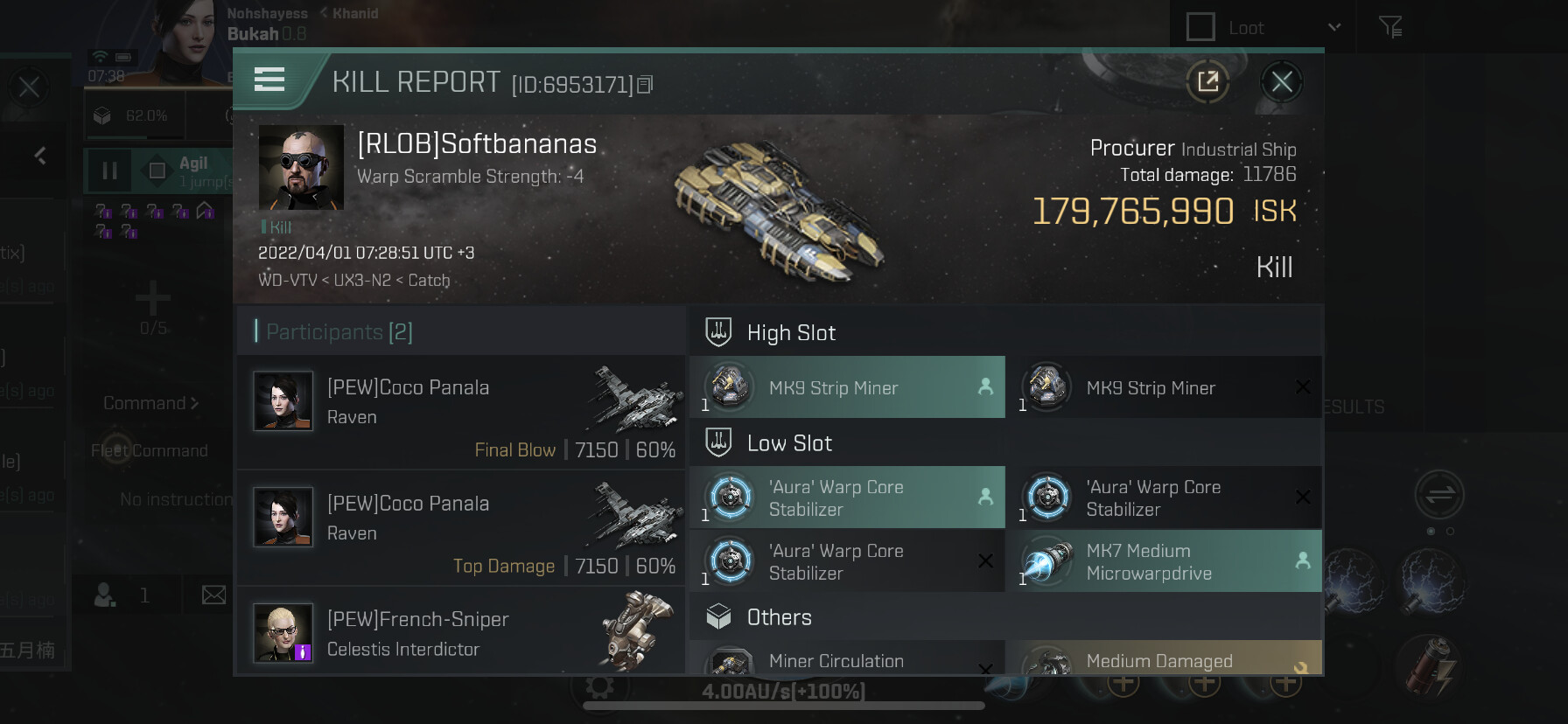Close the left side panel
Viewport: 1568px width, 724px height.
tap(29, 87)
